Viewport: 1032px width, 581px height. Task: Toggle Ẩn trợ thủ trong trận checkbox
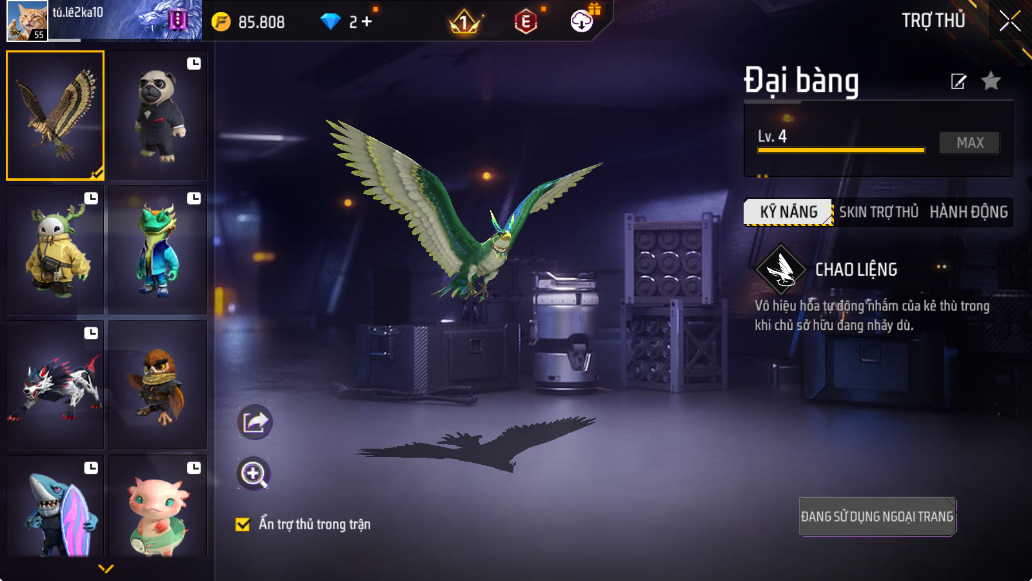242,524
